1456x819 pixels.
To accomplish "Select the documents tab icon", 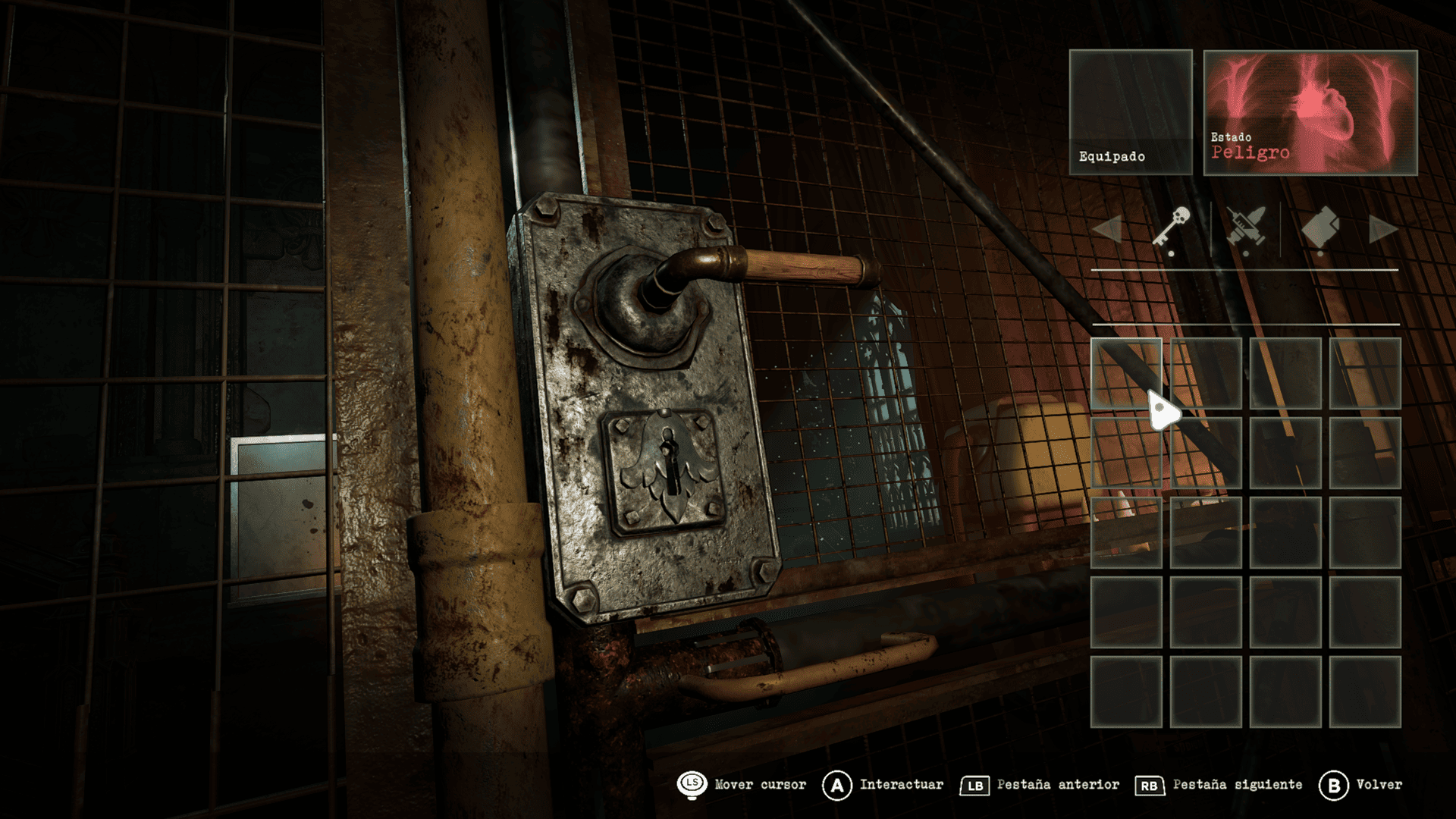I will (1320, 227).
